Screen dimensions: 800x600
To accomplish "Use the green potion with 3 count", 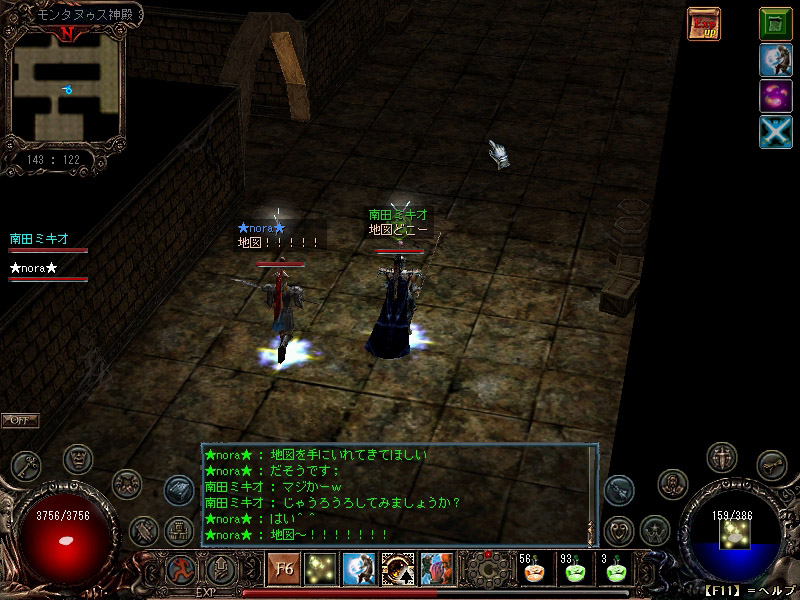I will 615,571.
